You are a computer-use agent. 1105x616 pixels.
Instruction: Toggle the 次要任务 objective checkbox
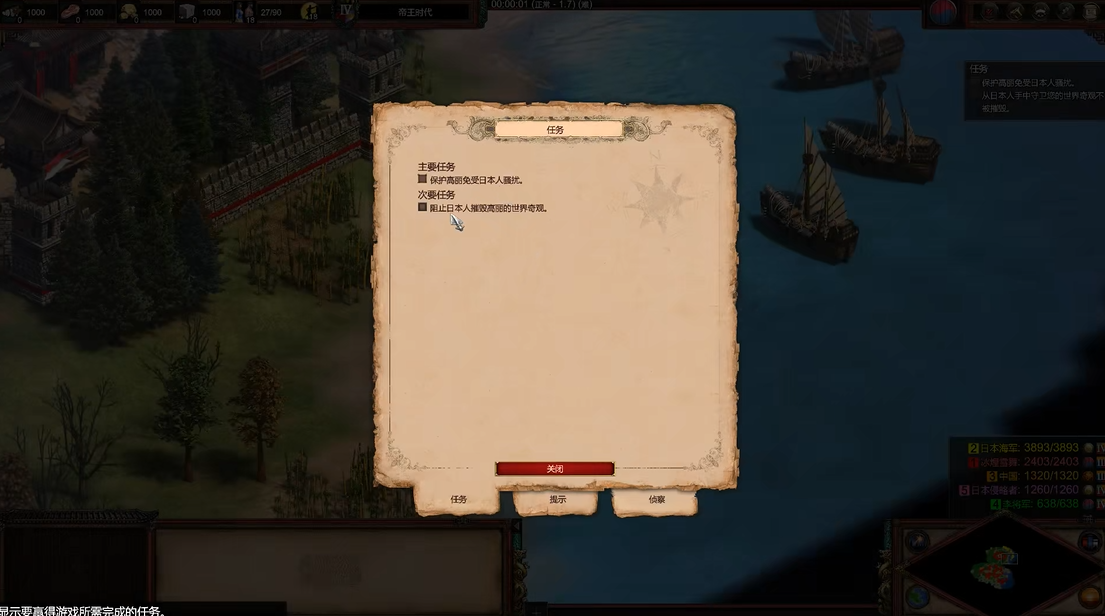[423, 208]
